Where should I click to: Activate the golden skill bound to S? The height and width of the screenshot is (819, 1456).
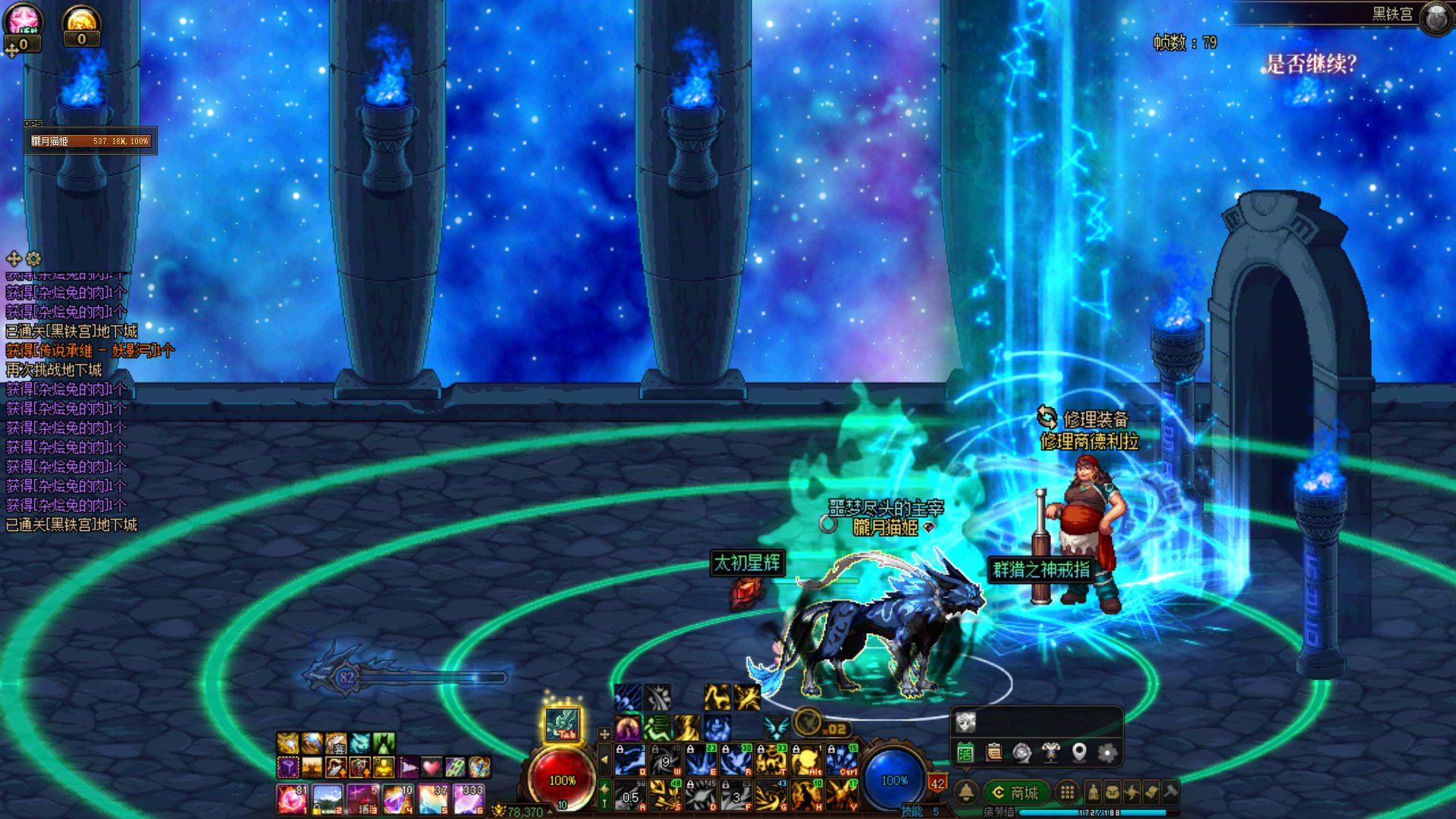[665, 795]
